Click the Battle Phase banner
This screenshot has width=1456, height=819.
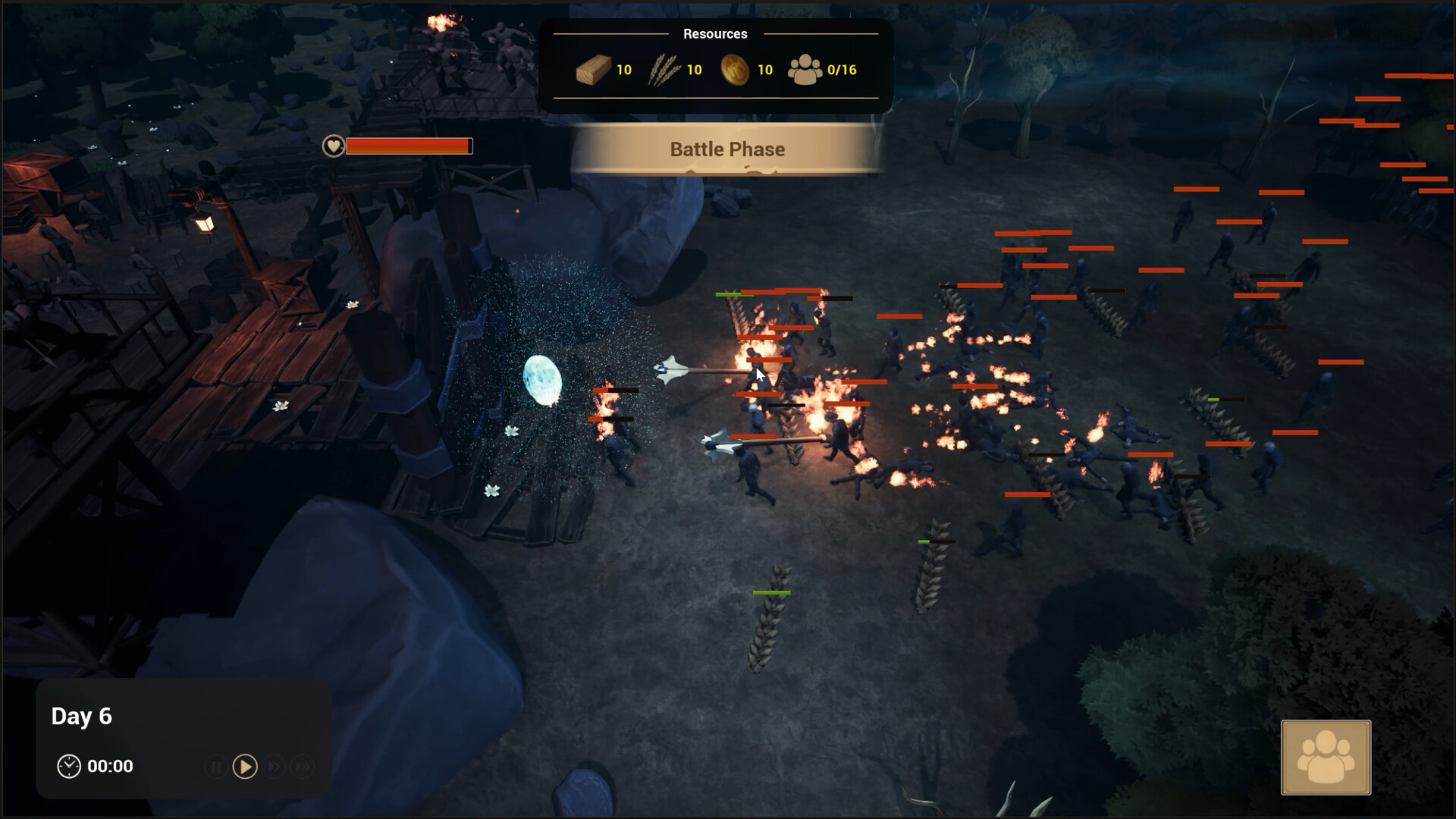click(x=727, y=149)
